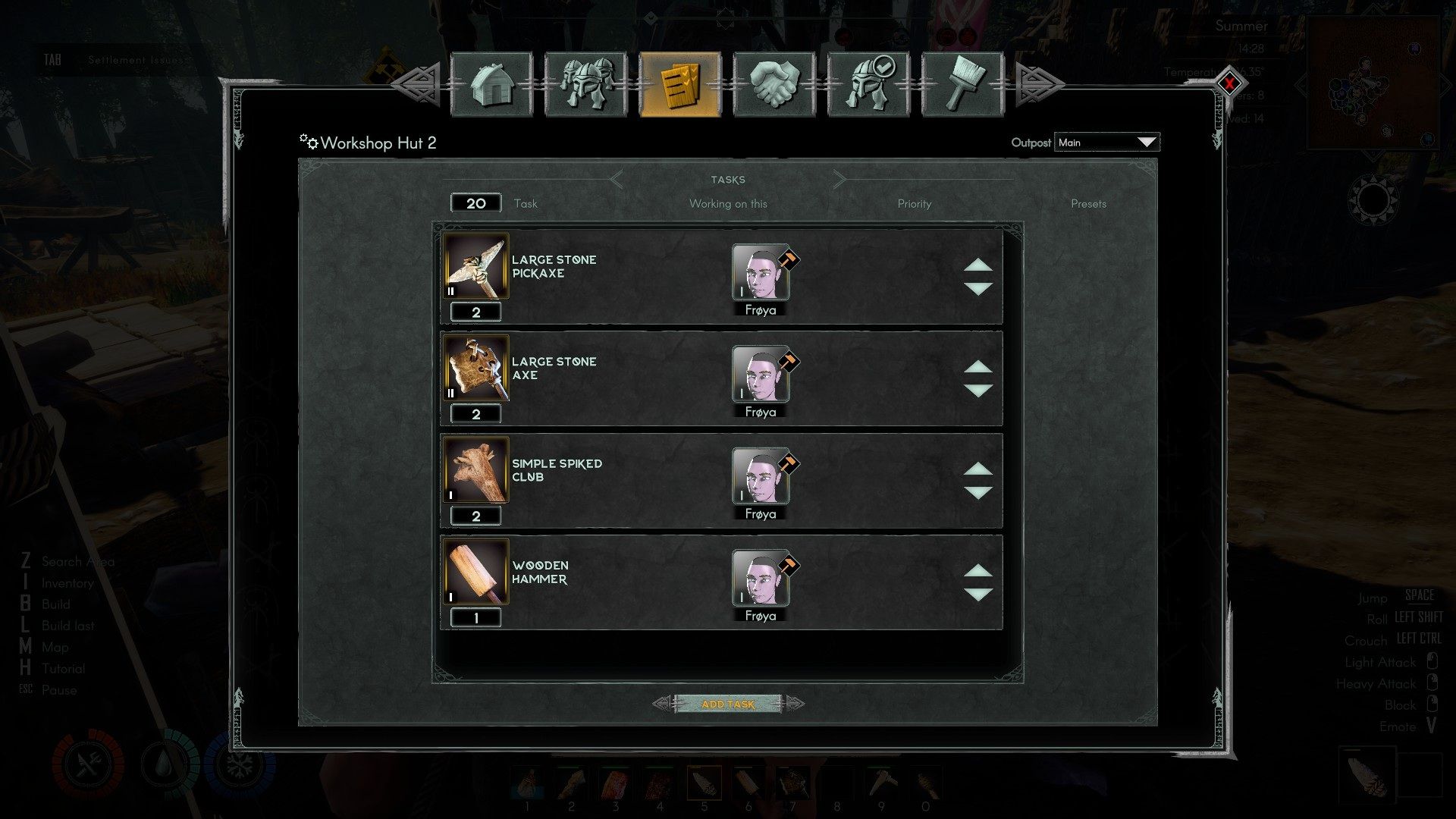Select the handshake diplomacy tab
Image resolution: width=1456 pixels, height=819 pixels.
pyautogui.click(x=774, y=84)
